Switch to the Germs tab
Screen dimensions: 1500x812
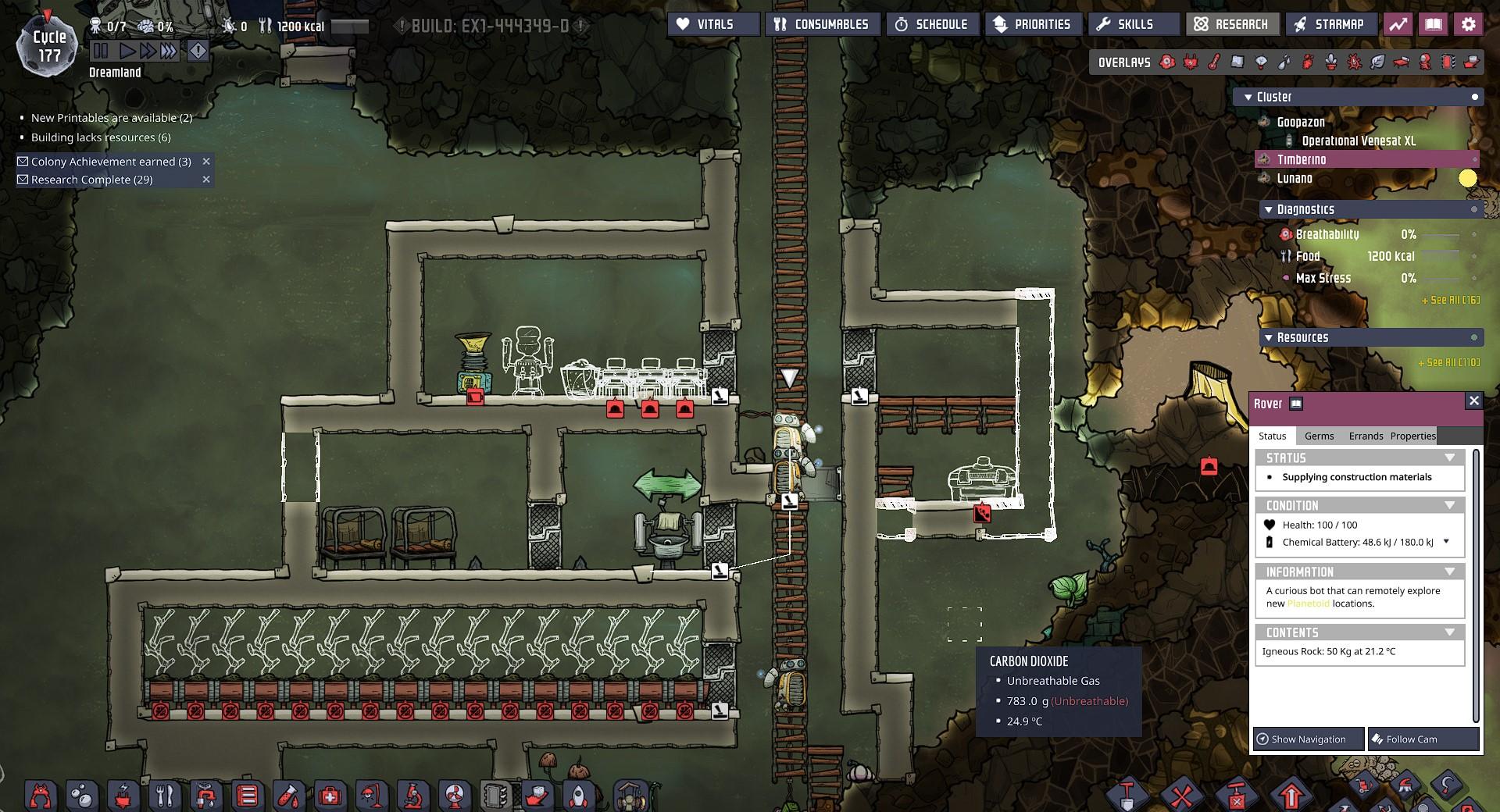[x=1319, y=436]
